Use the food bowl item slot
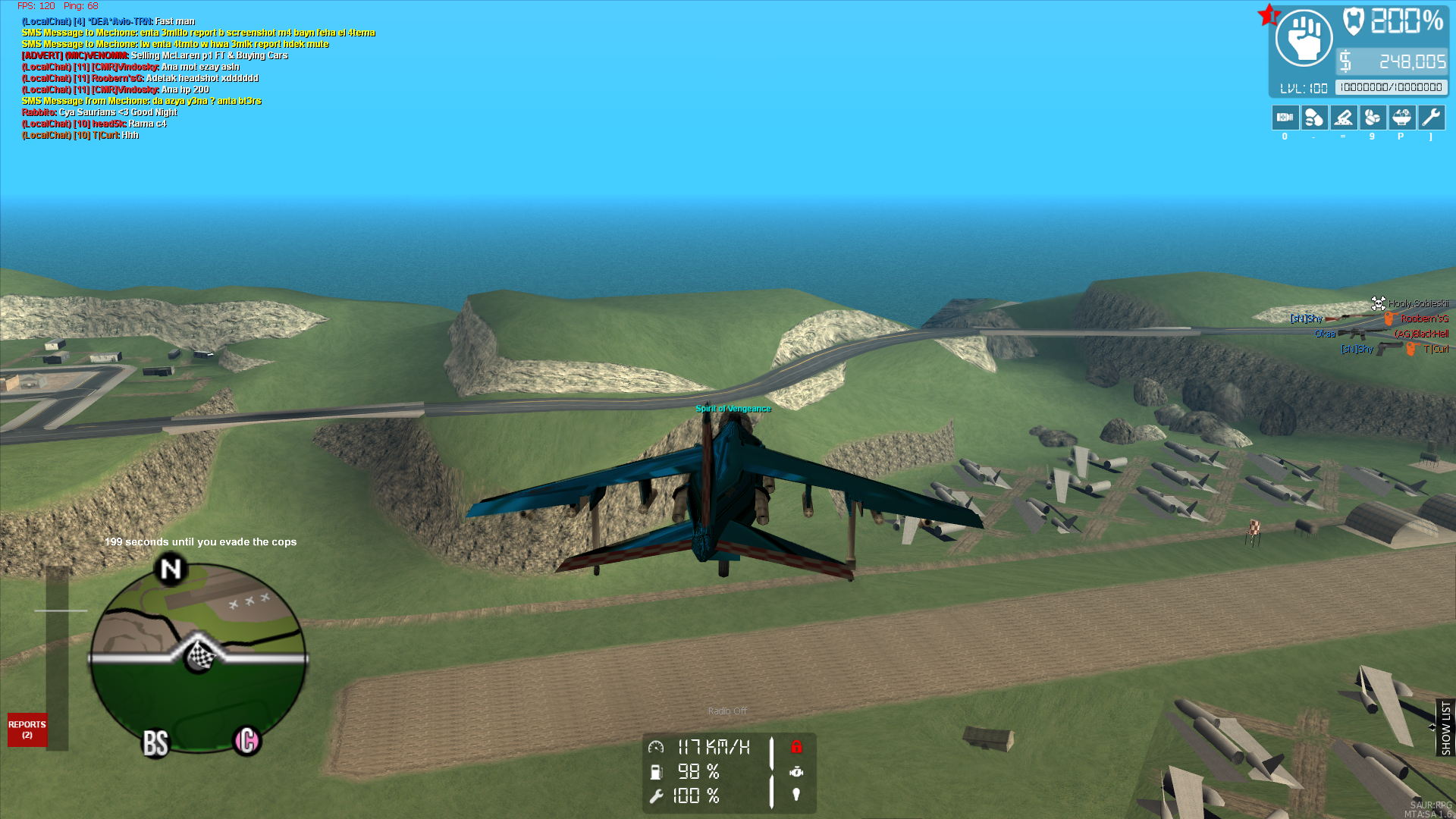This screenshot has height=819, width=1456. click(x=1401, y=118)
